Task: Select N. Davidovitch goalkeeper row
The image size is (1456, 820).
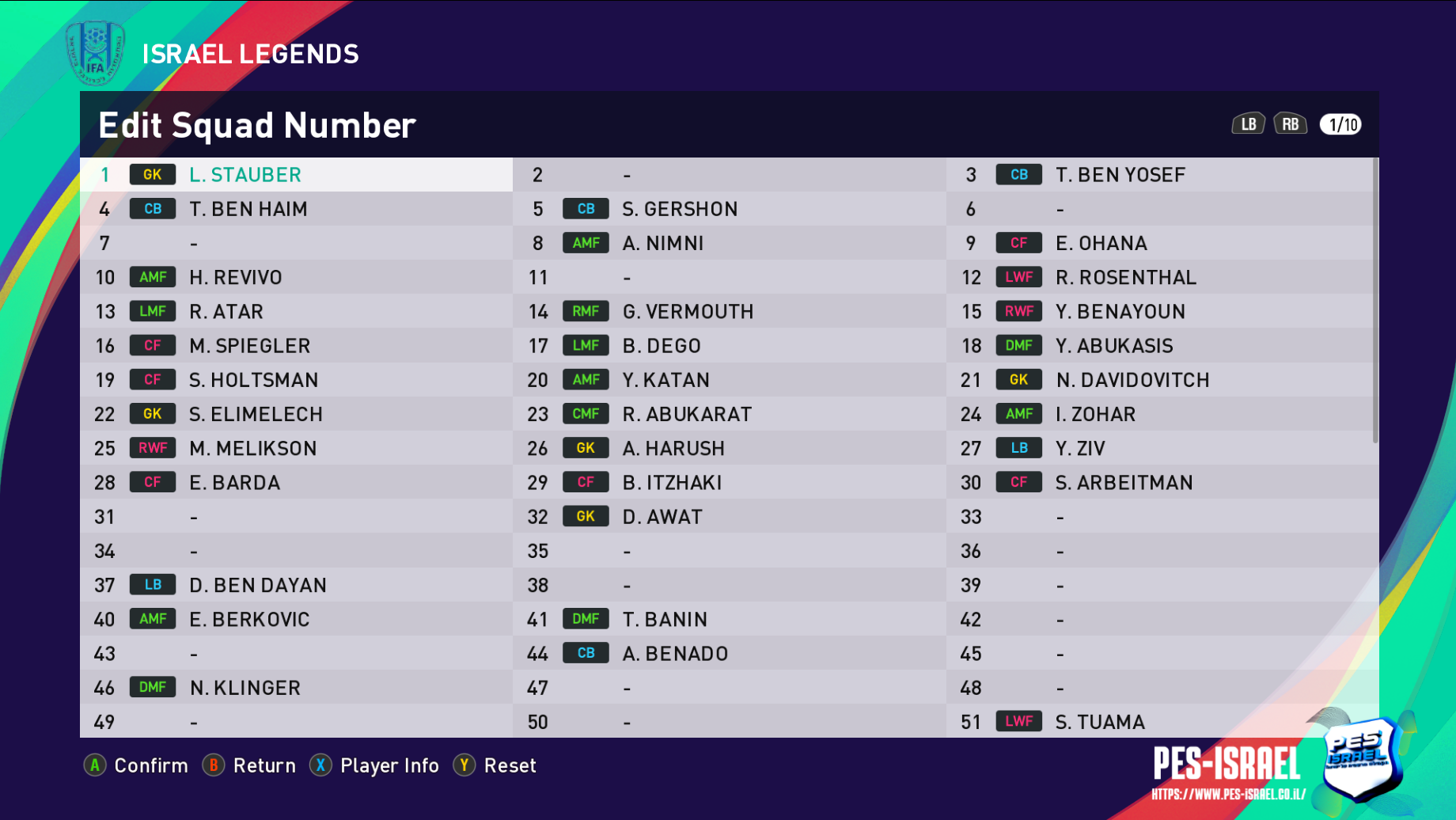Action: (1162, 380)
